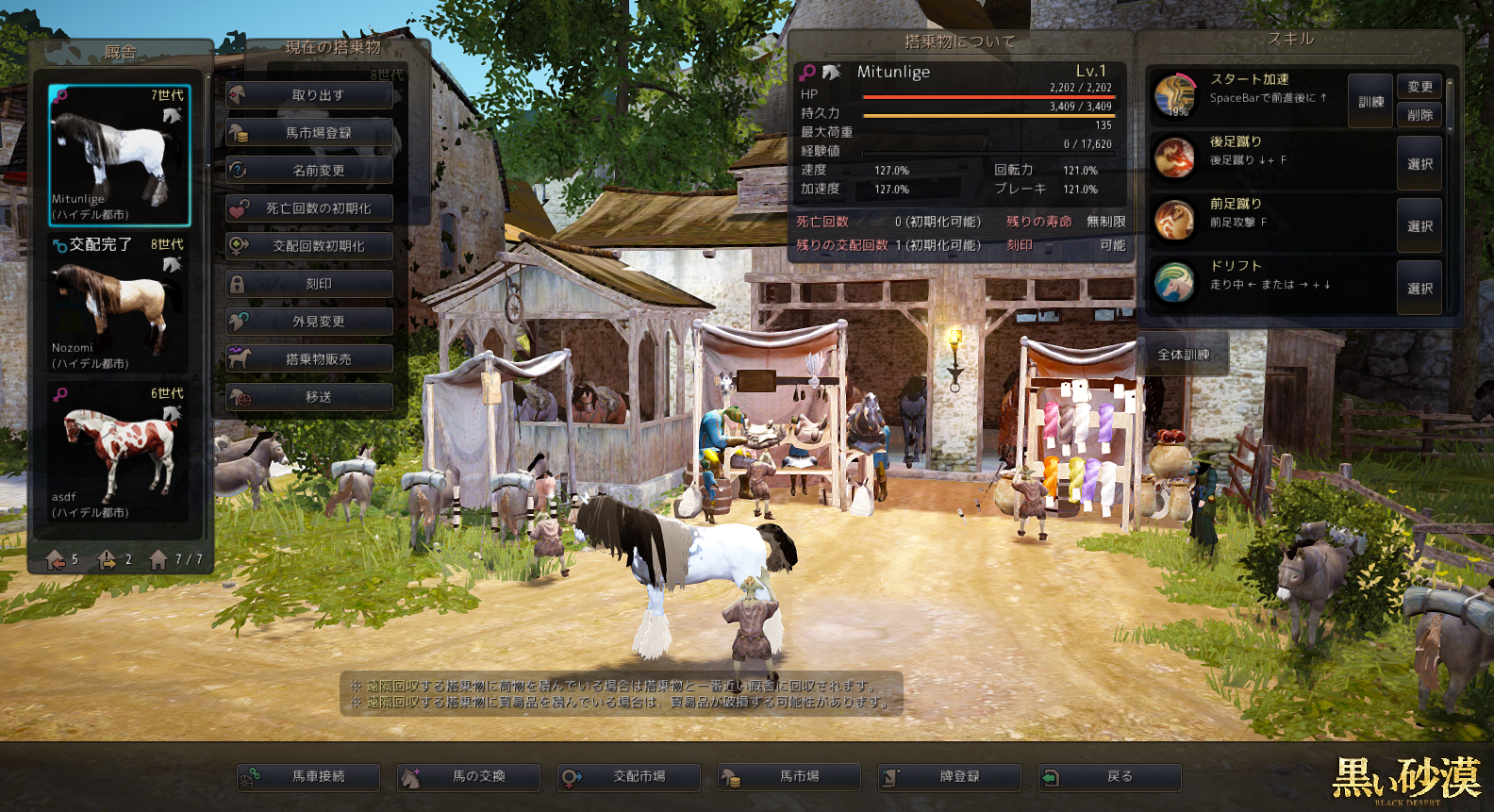Choose 名前変更 to rename the mount
1494x812 pixels.
[x=309, y=171]
